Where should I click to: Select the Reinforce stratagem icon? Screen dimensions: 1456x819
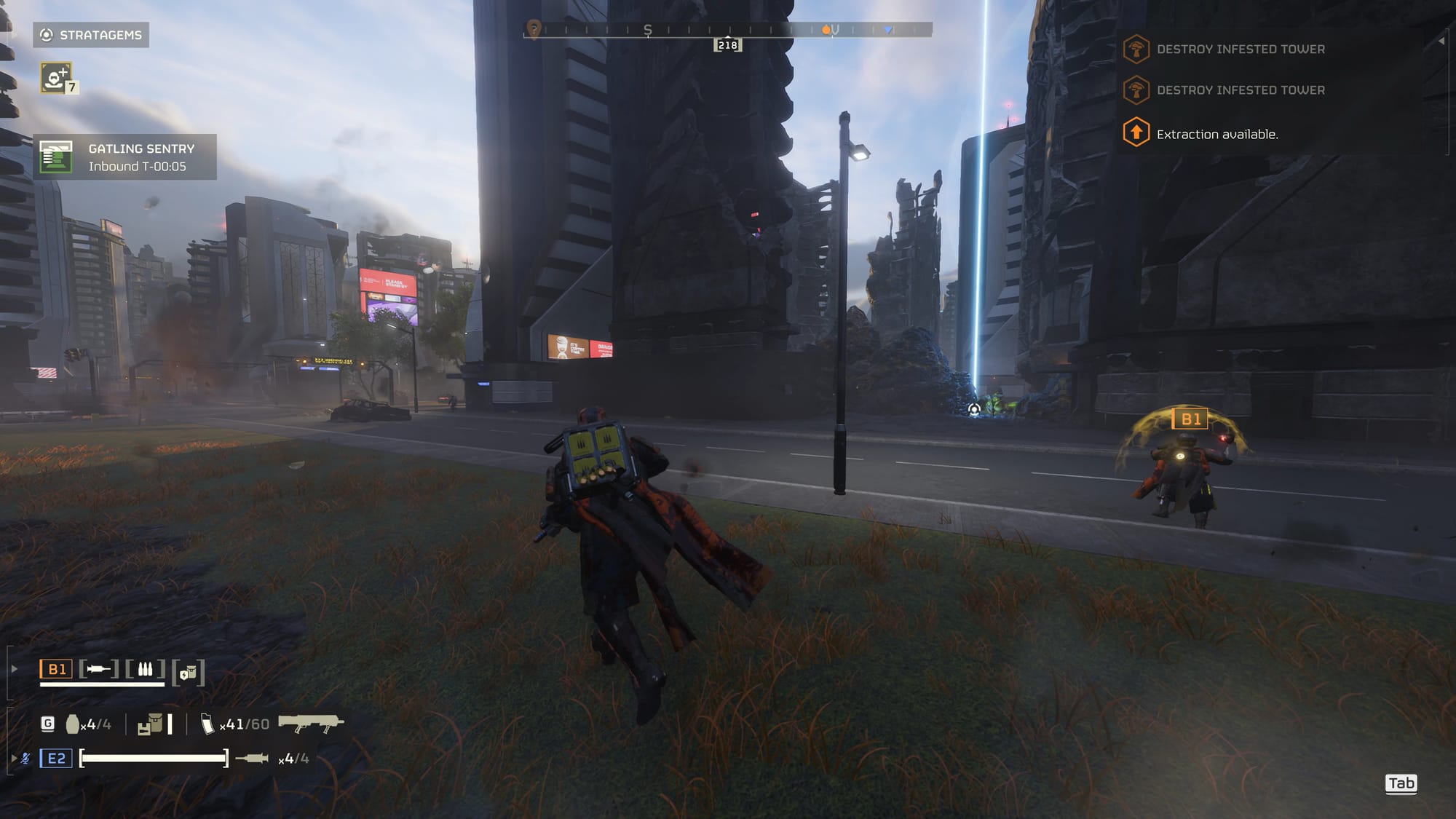click(x=56, y=78)
